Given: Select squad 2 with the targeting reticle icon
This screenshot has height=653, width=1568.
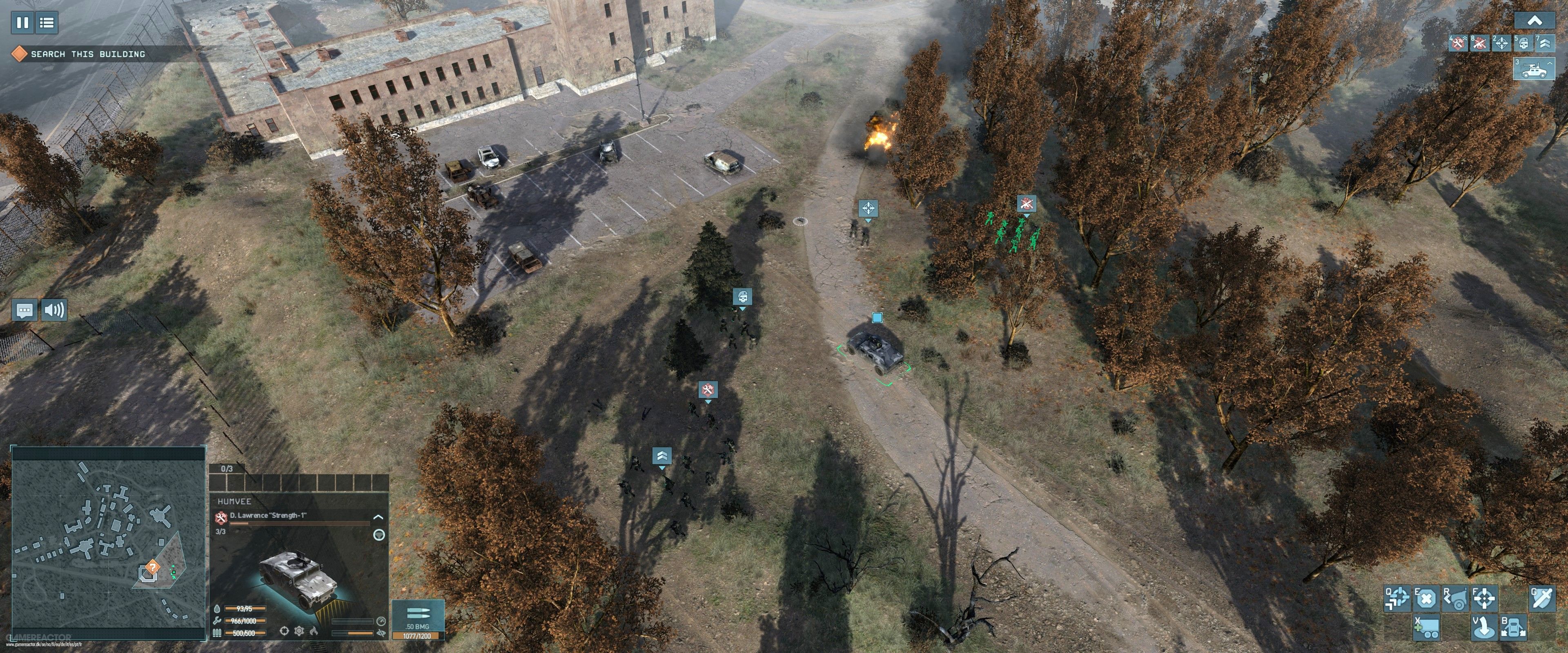Looking at the screenshot, I should pyautogui.click(x=1502, y=43).
